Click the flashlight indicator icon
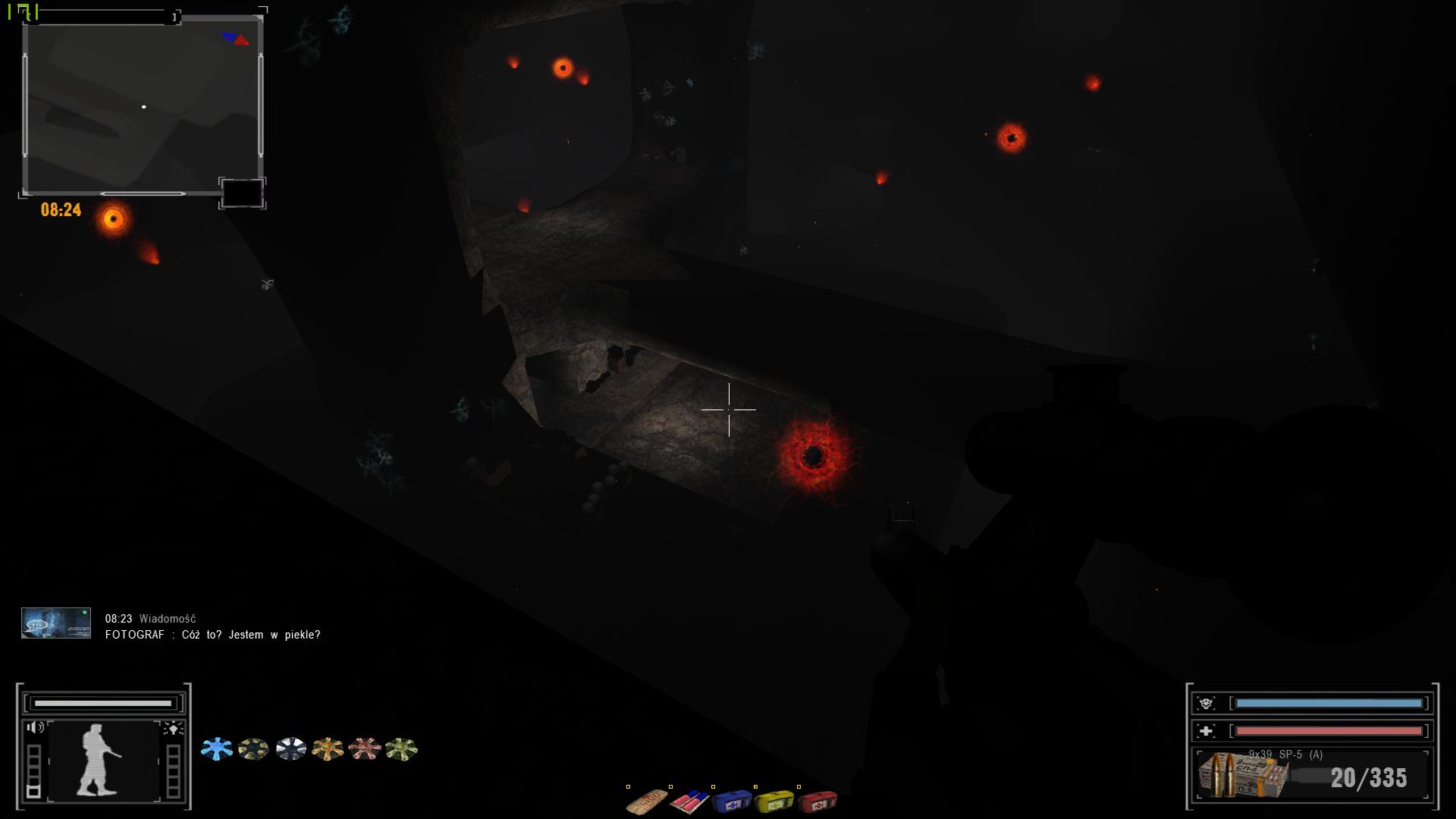The width and height of the screenshot is (1456, 819). (174, 729)
